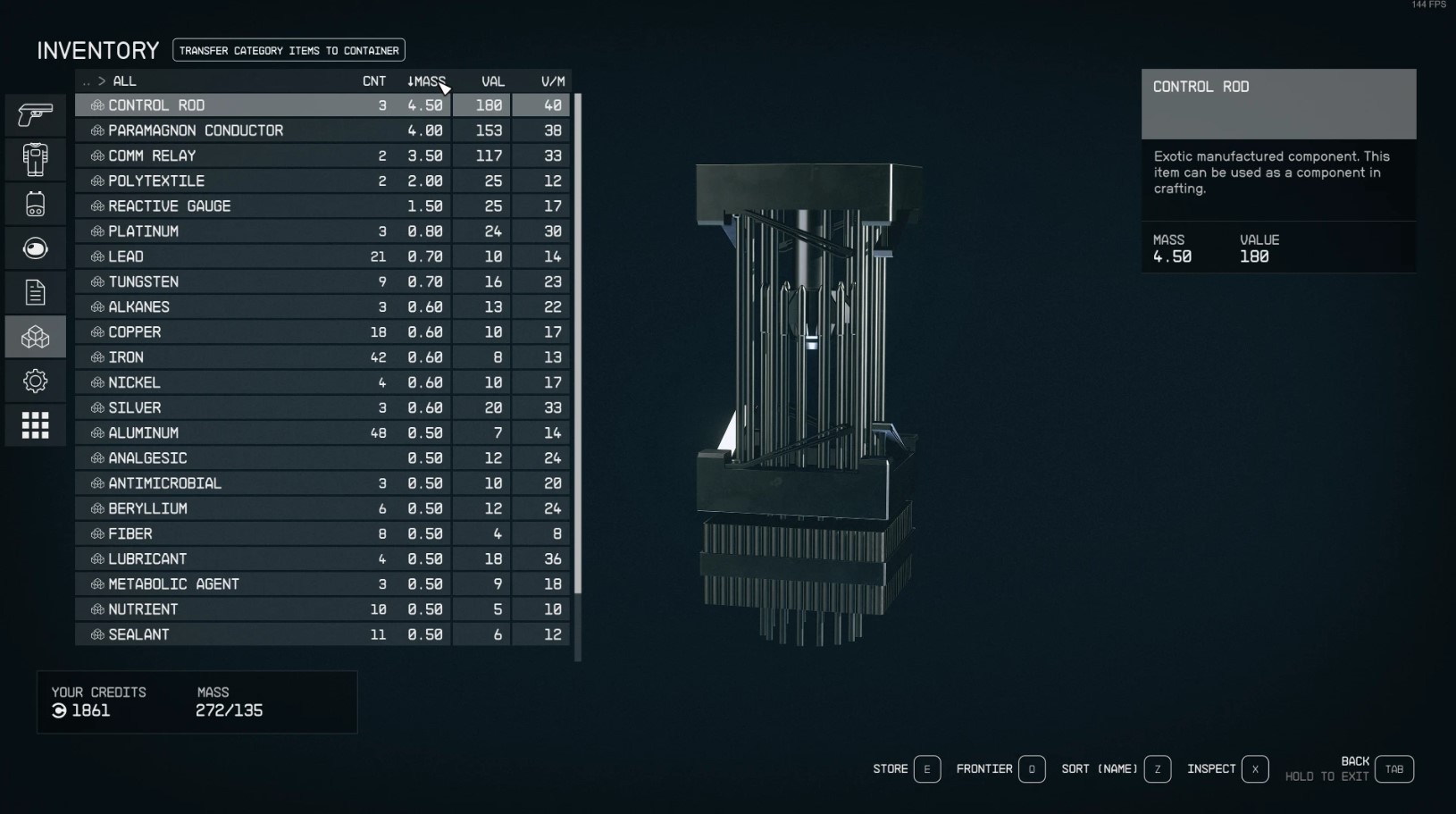The height and width of the screenshot is (814, 1456).
Task: Open the Miscellaneous grid category icon
Action: pyautogui.click(x=36, y=425)
